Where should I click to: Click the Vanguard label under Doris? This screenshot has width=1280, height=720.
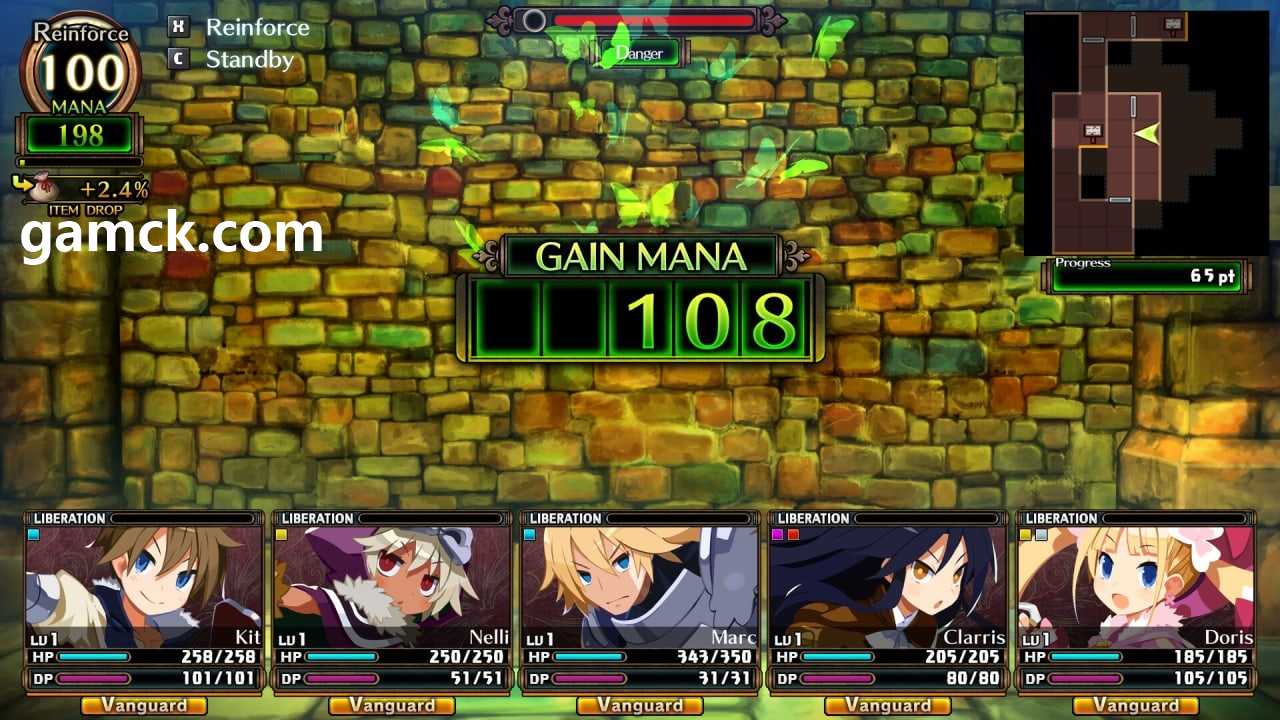tap(1136, 706)
